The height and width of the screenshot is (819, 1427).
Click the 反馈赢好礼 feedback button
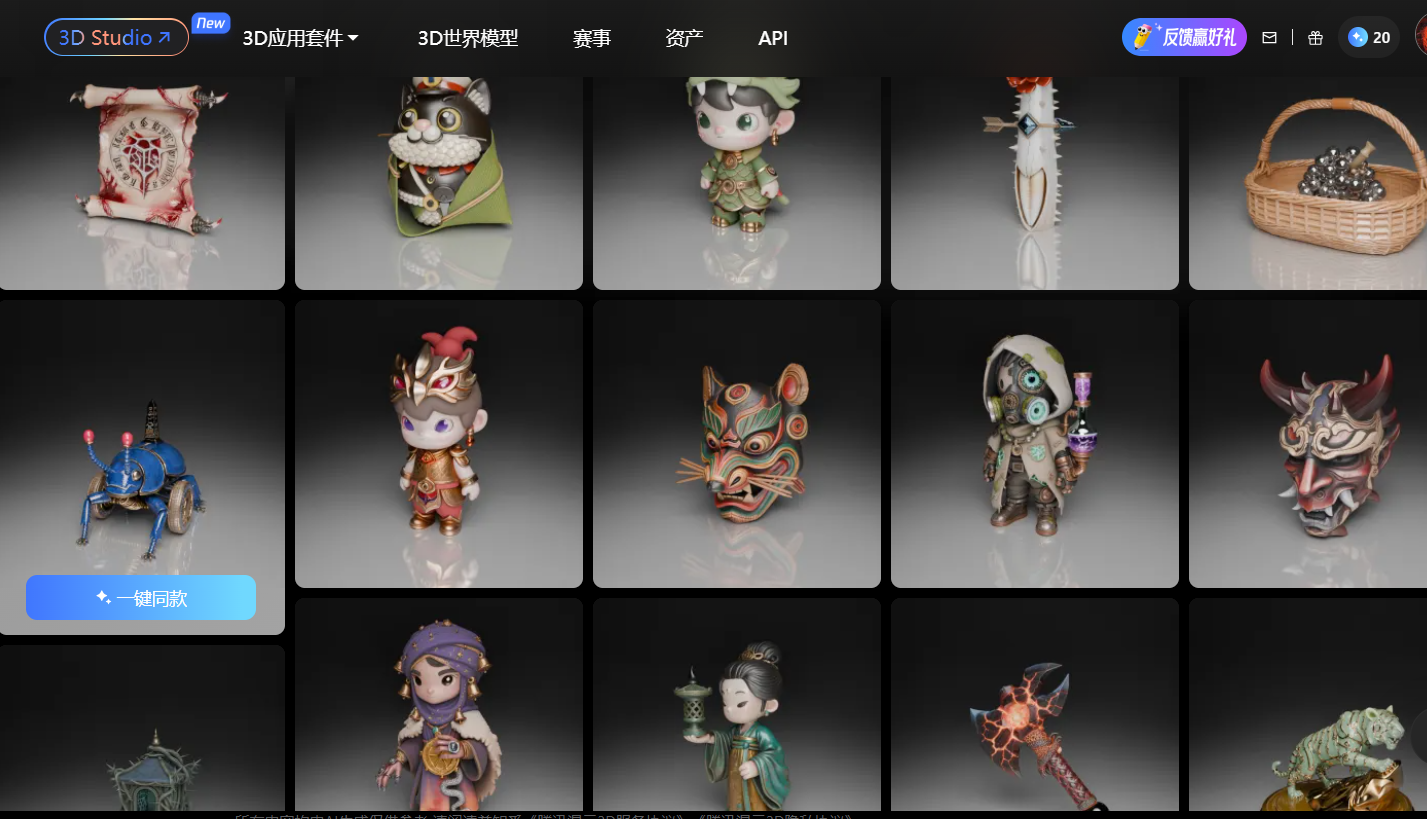pyautogui.click(x=1184, y=37)
